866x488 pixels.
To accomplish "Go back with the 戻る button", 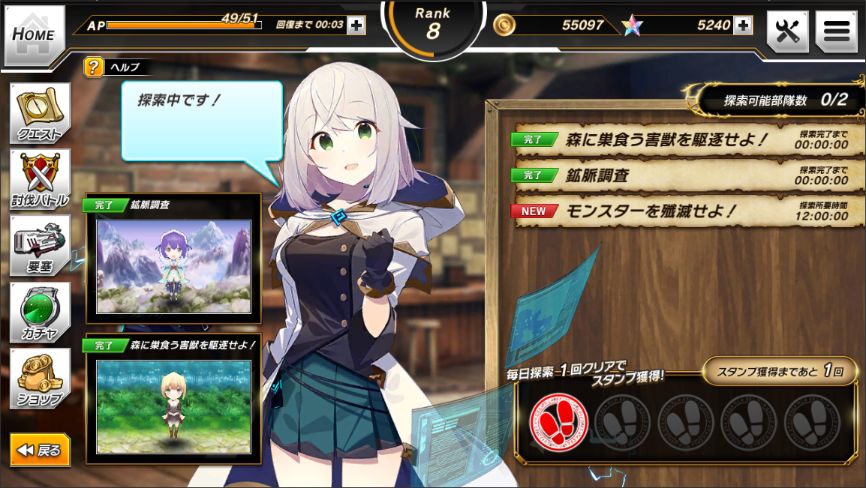I will pyautogui.click(x=40, y=450).
